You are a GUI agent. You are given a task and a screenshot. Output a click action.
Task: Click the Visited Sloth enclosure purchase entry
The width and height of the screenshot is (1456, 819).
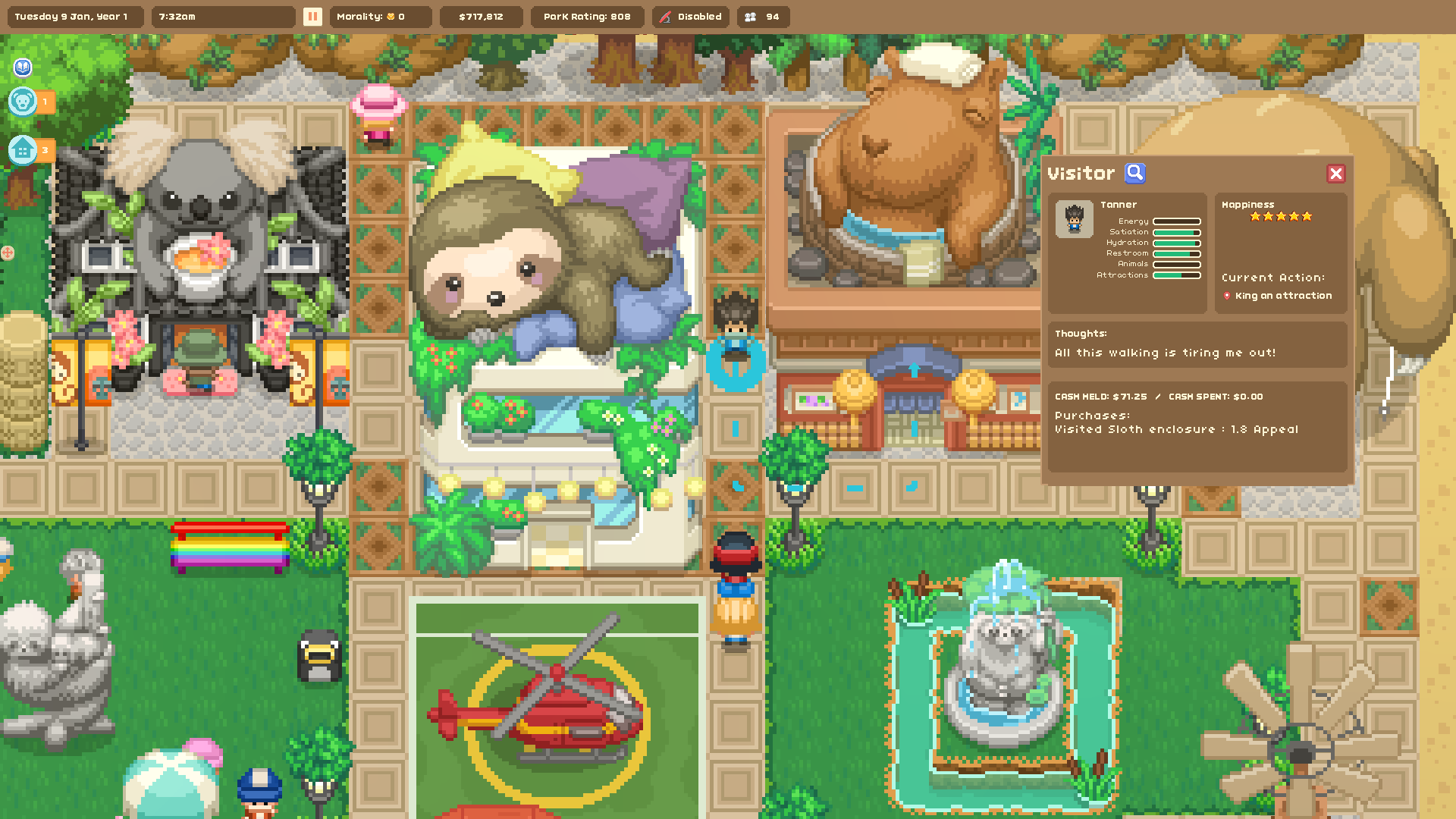coord(1177,428)
